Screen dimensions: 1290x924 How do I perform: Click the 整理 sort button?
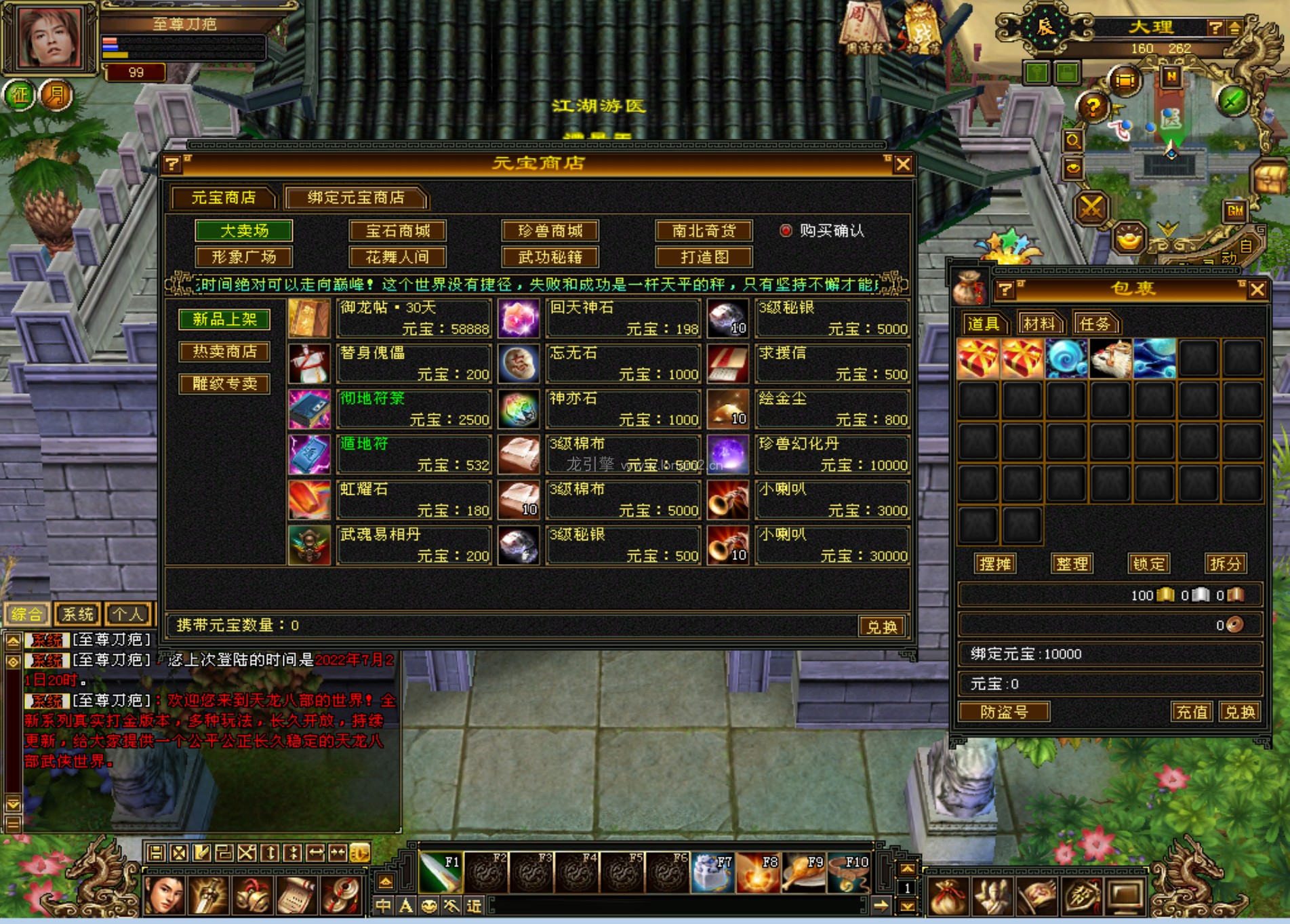[1072, 563]
